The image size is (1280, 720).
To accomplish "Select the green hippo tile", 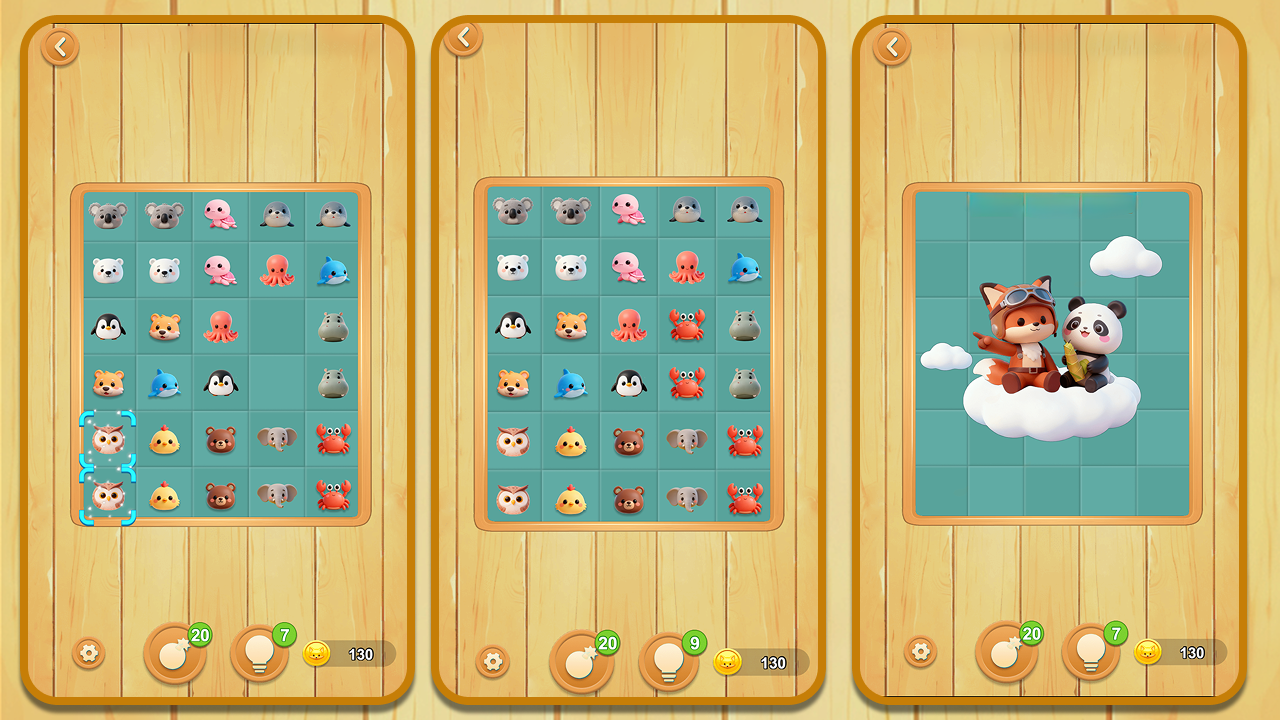I will click(x=334, y=325).
